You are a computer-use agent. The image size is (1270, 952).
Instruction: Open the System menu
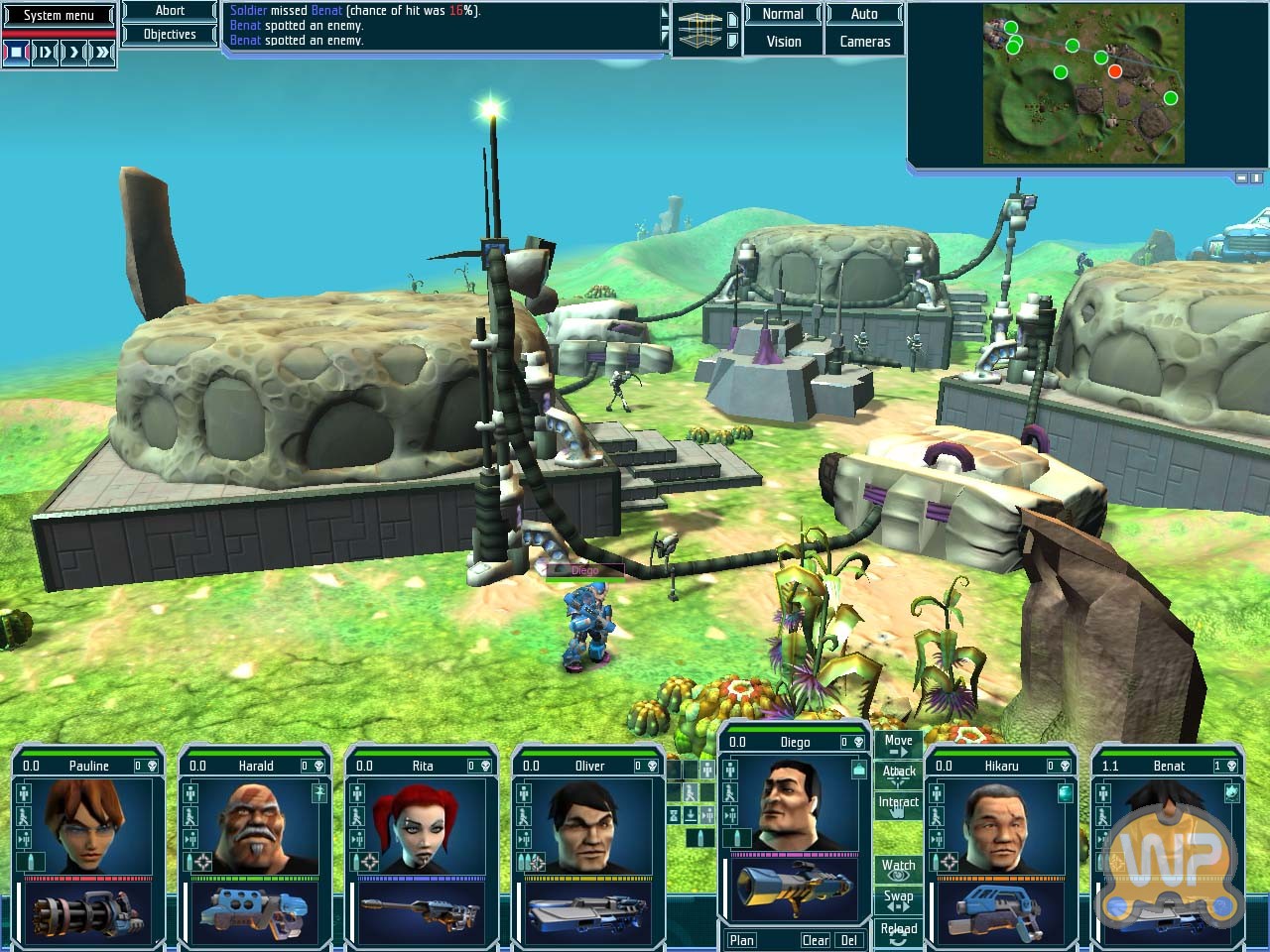tap(59, 15)
